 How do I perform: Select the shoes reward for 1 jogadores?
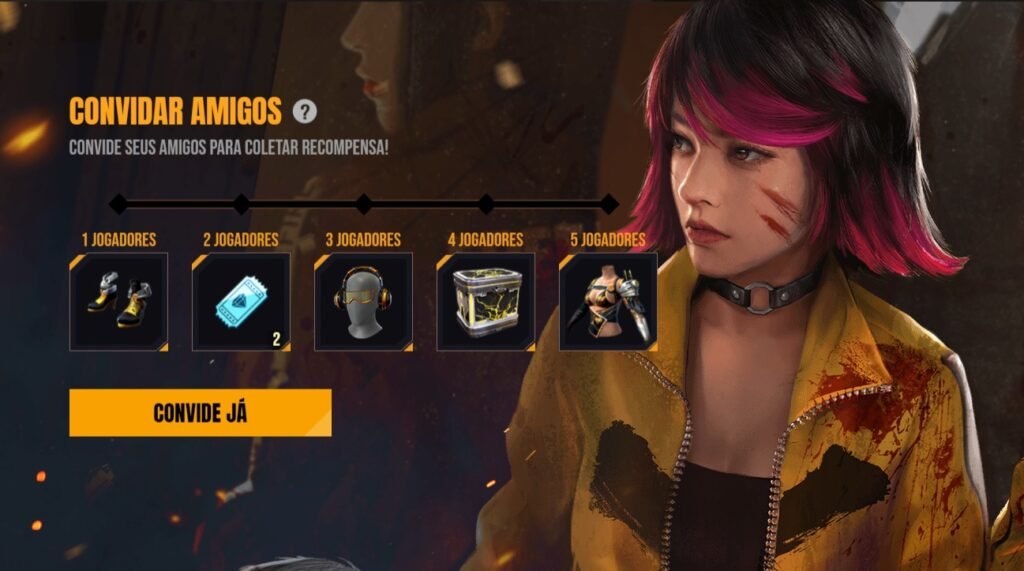pos(118,301)
